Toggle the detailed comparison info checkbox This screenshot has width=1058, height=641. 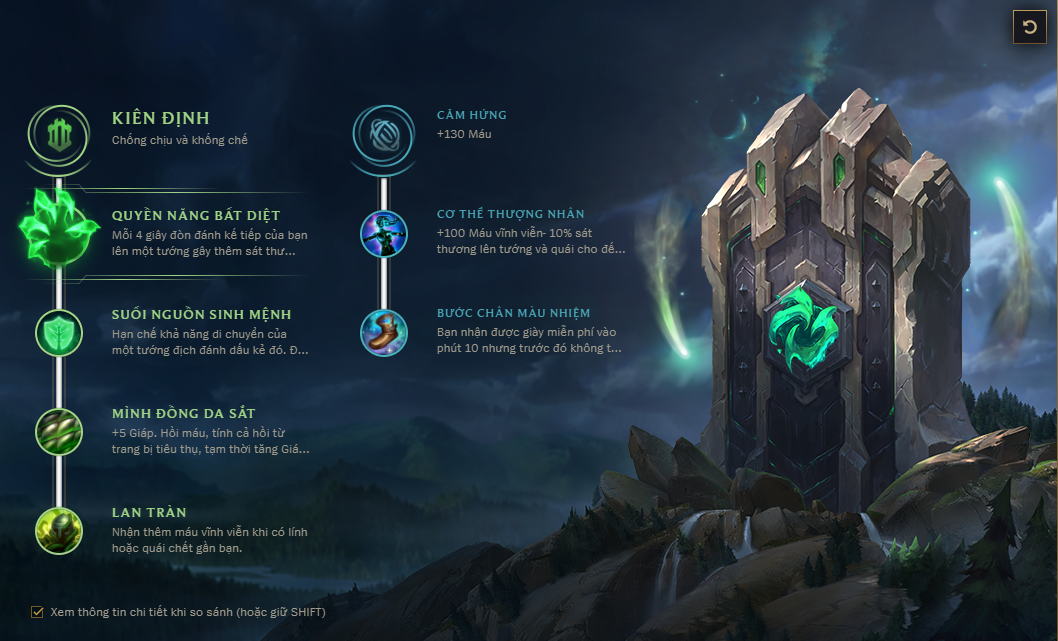(38, 611)
